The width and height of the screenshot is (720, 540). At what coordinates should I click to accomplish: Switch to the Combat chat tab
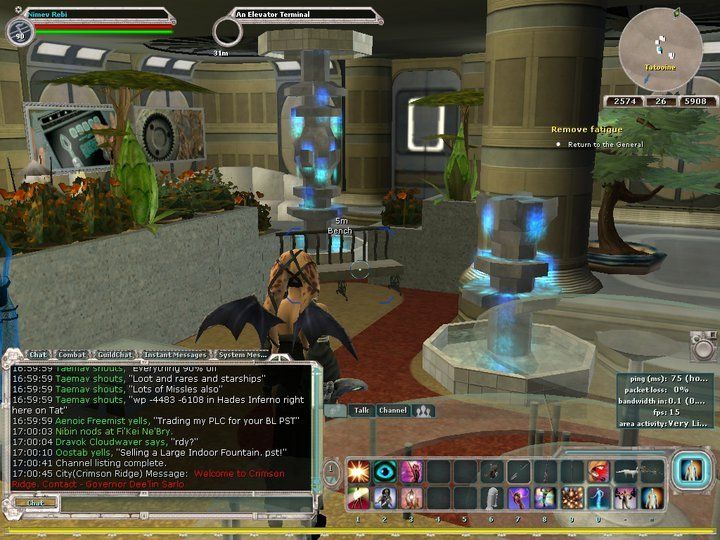72,355
